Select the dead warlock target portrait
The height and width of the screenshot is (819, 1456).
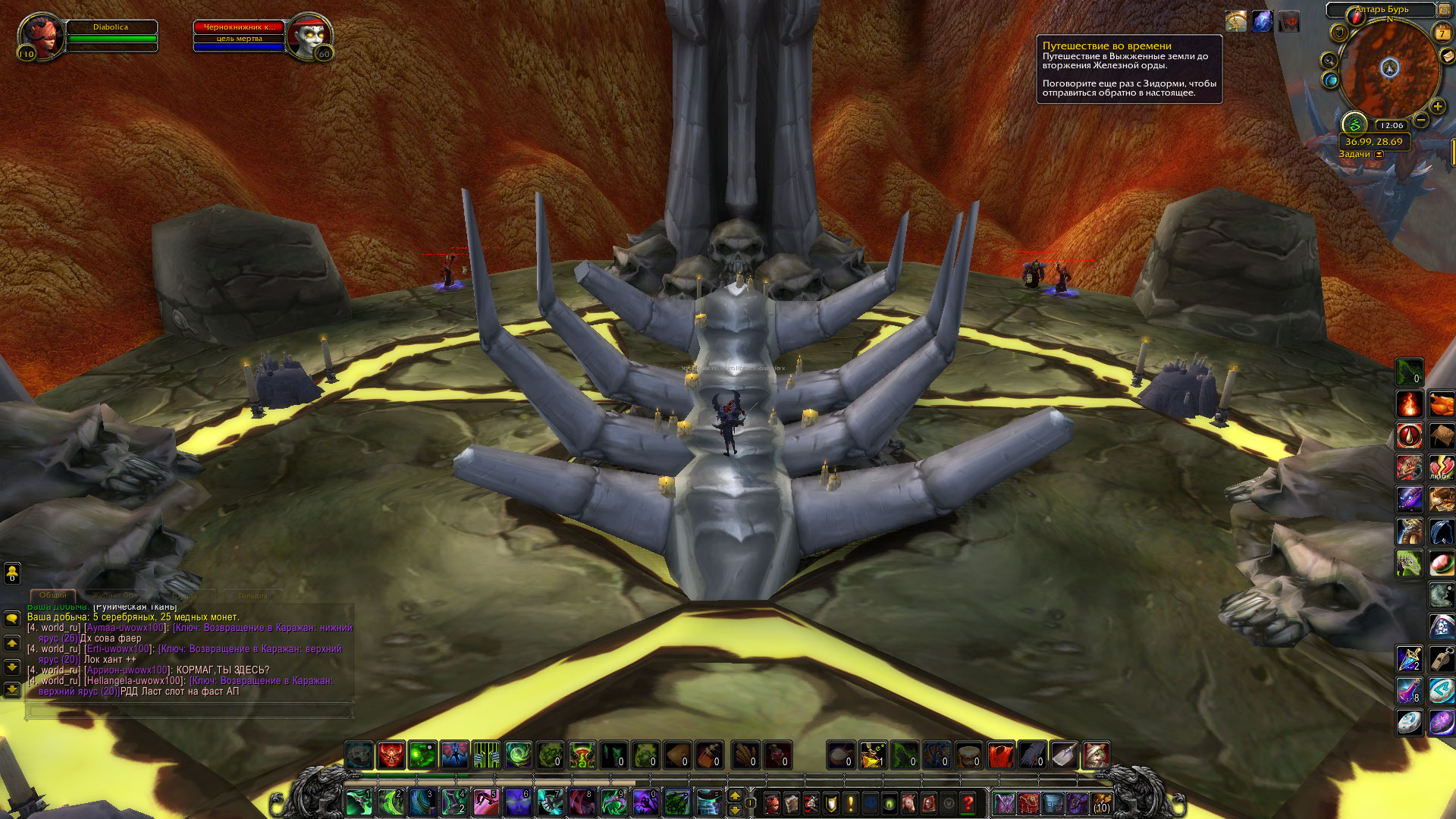(309, 36)
